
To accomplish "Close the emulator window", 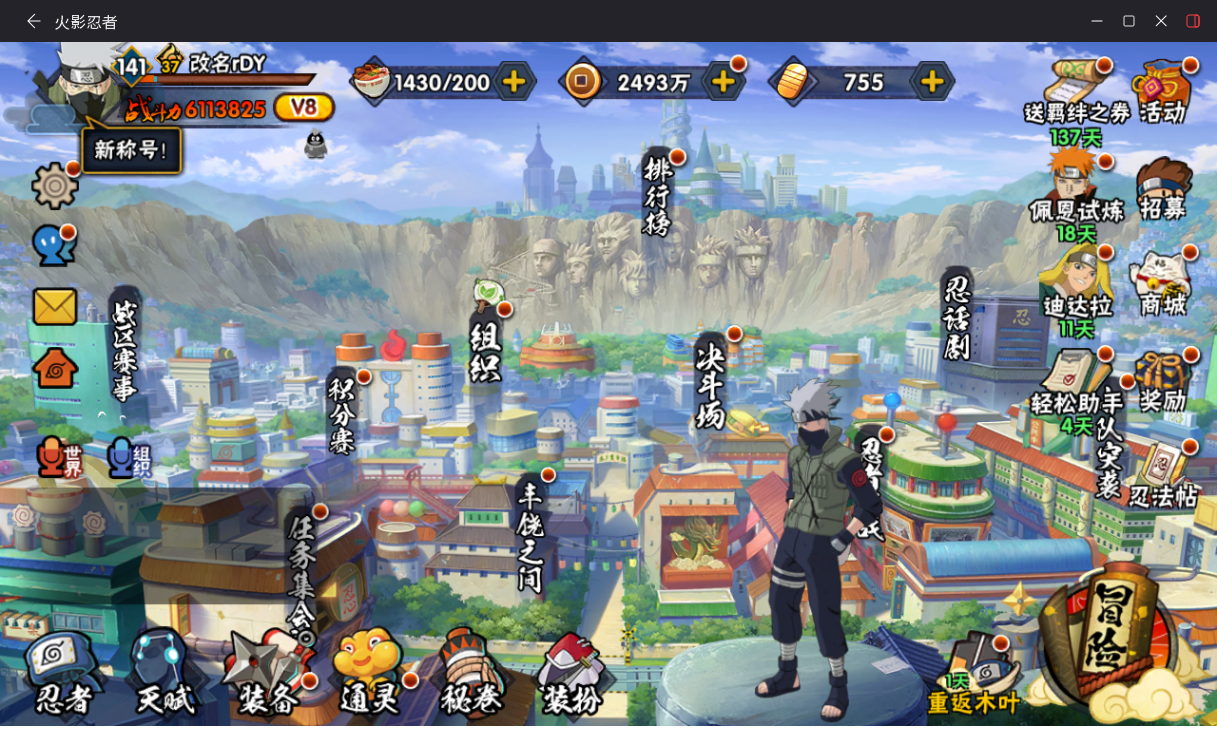I will click(x=1161, y=21).
